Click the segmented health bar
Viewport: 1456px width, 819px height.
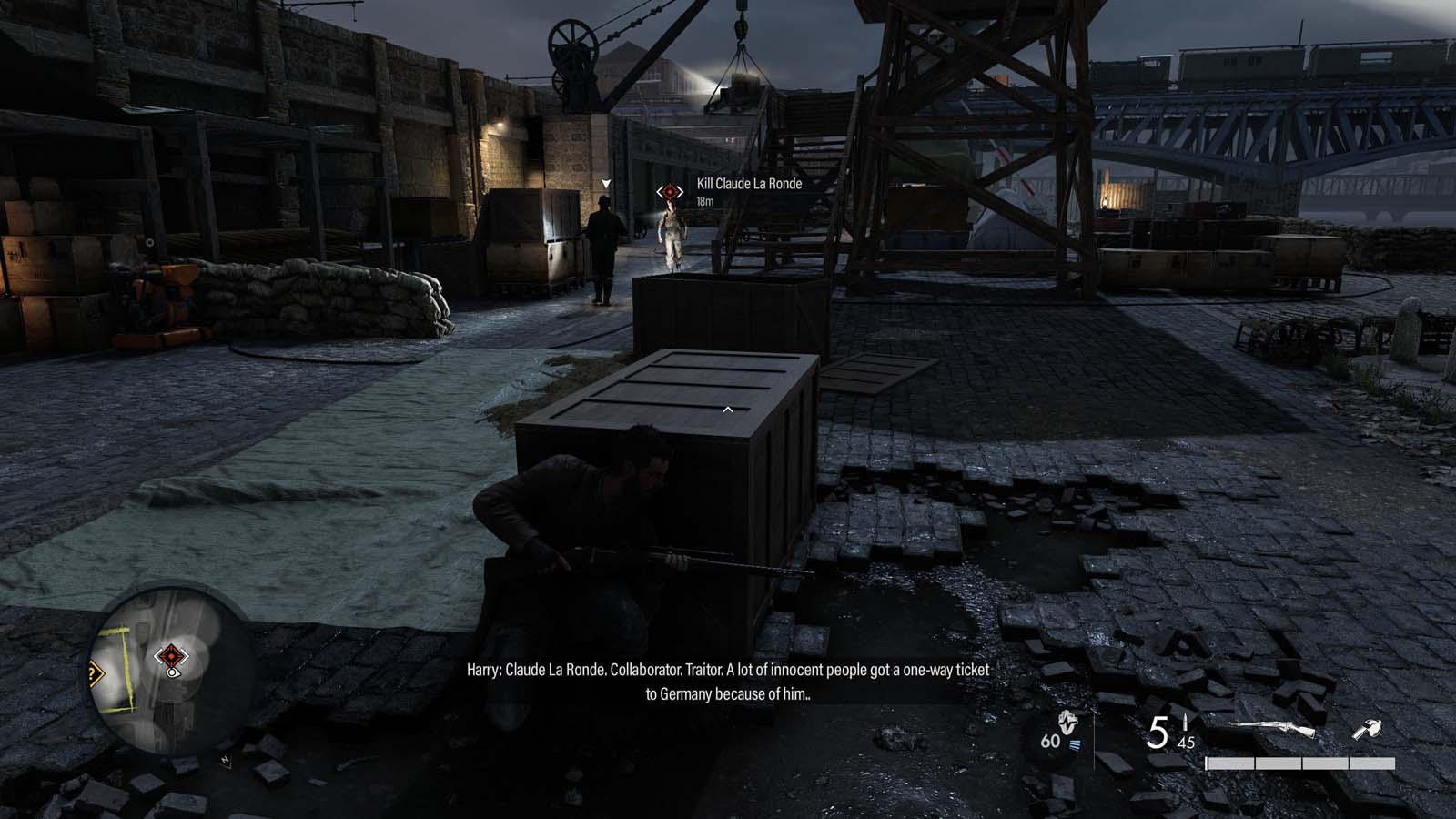coord(1299,763)
